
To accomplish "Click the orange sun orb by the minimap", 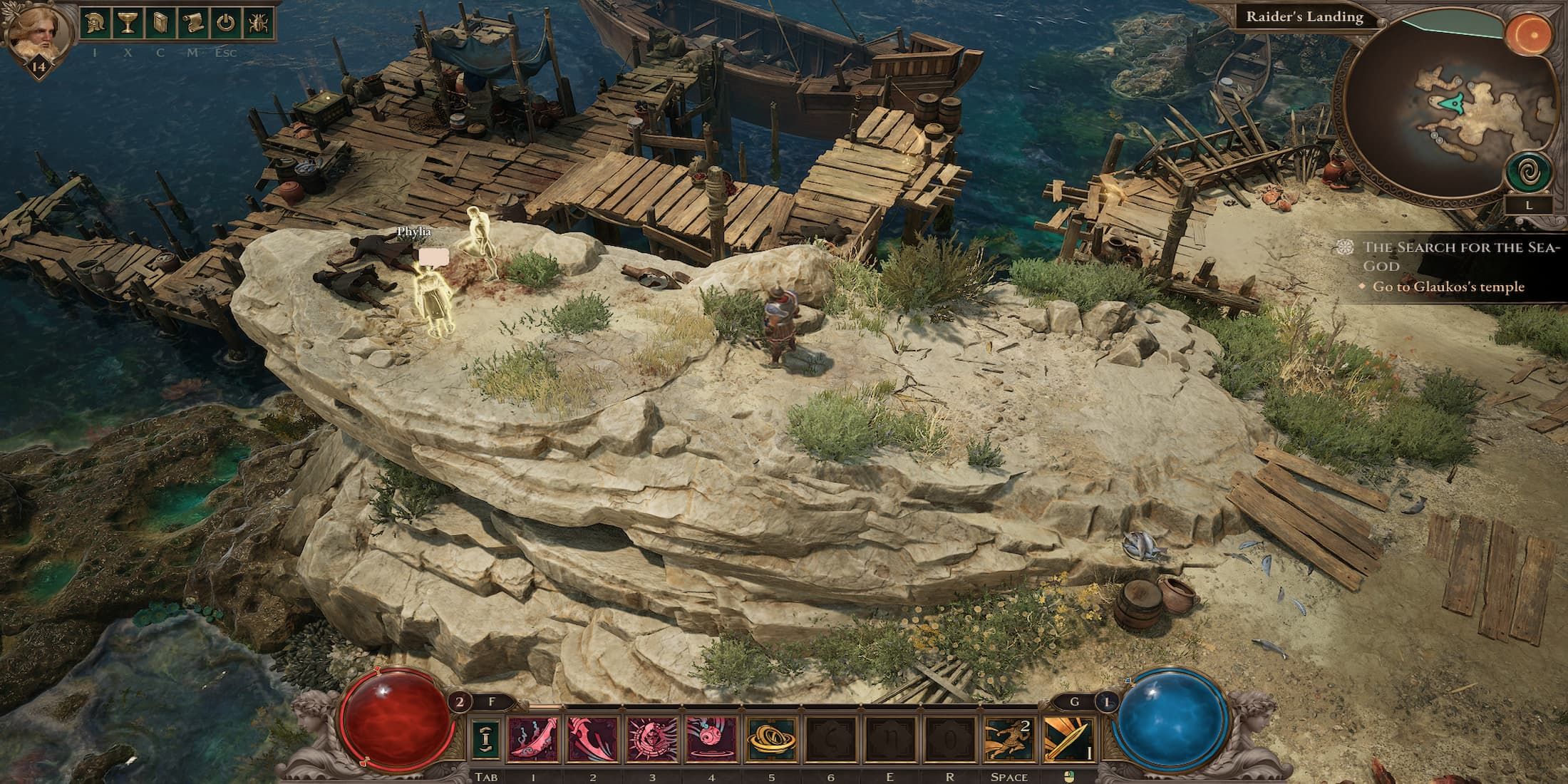I will pyautogui.click(x=1528, y=33).
